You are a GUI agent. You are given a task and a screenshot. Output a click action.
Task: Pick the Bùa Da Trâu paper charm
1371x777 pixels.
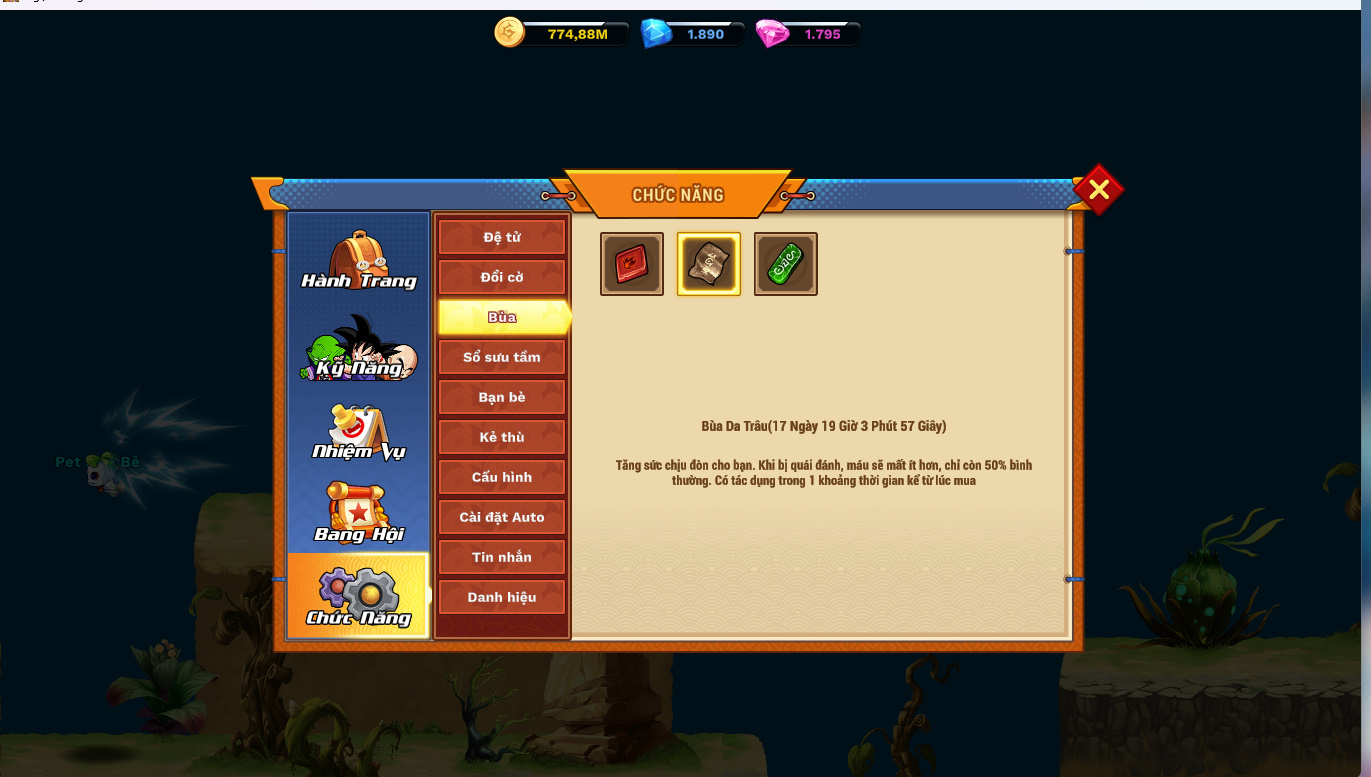[709, 264]
